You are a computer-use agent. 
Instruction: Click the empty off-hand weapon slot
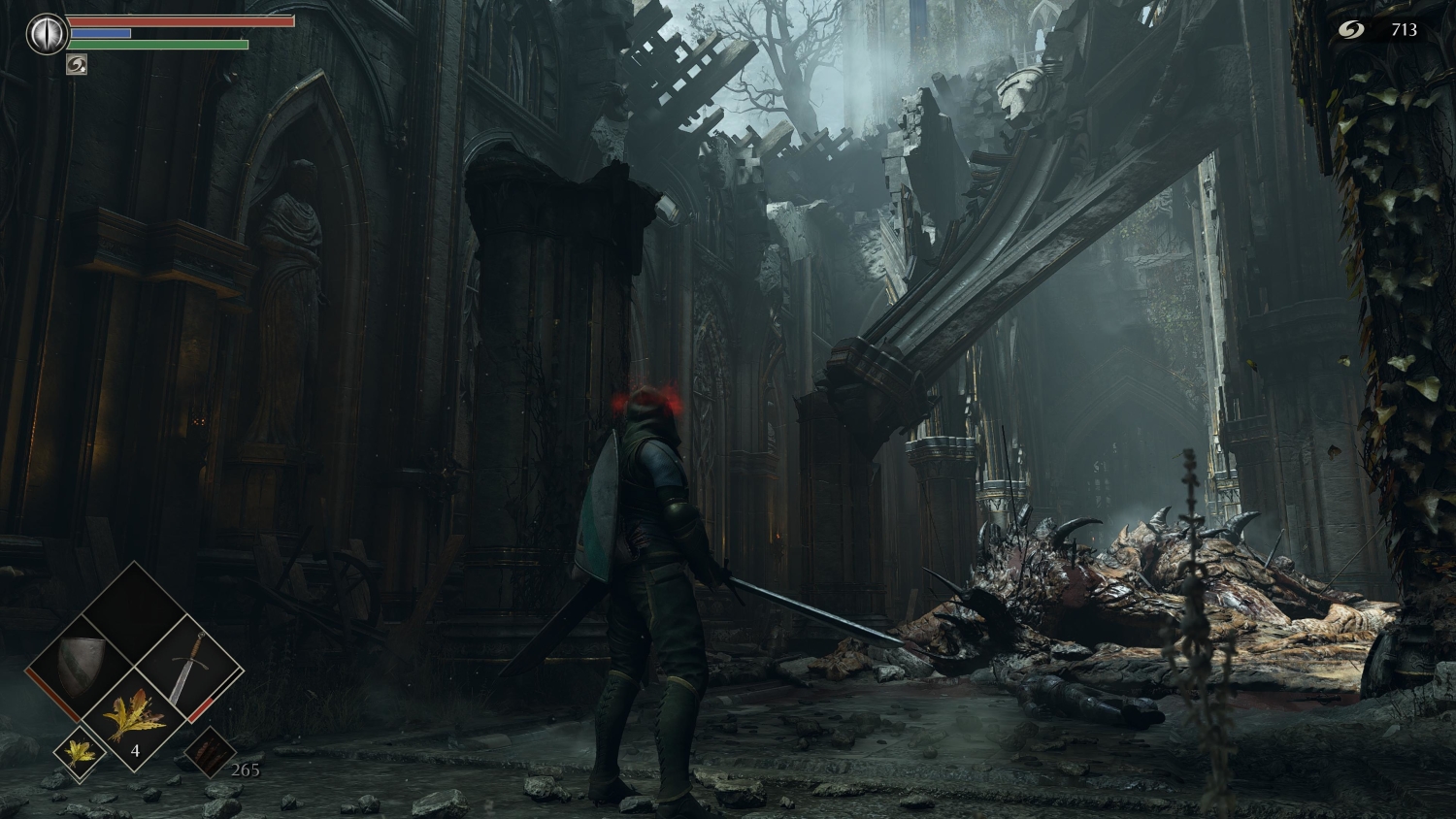(134, 621)
